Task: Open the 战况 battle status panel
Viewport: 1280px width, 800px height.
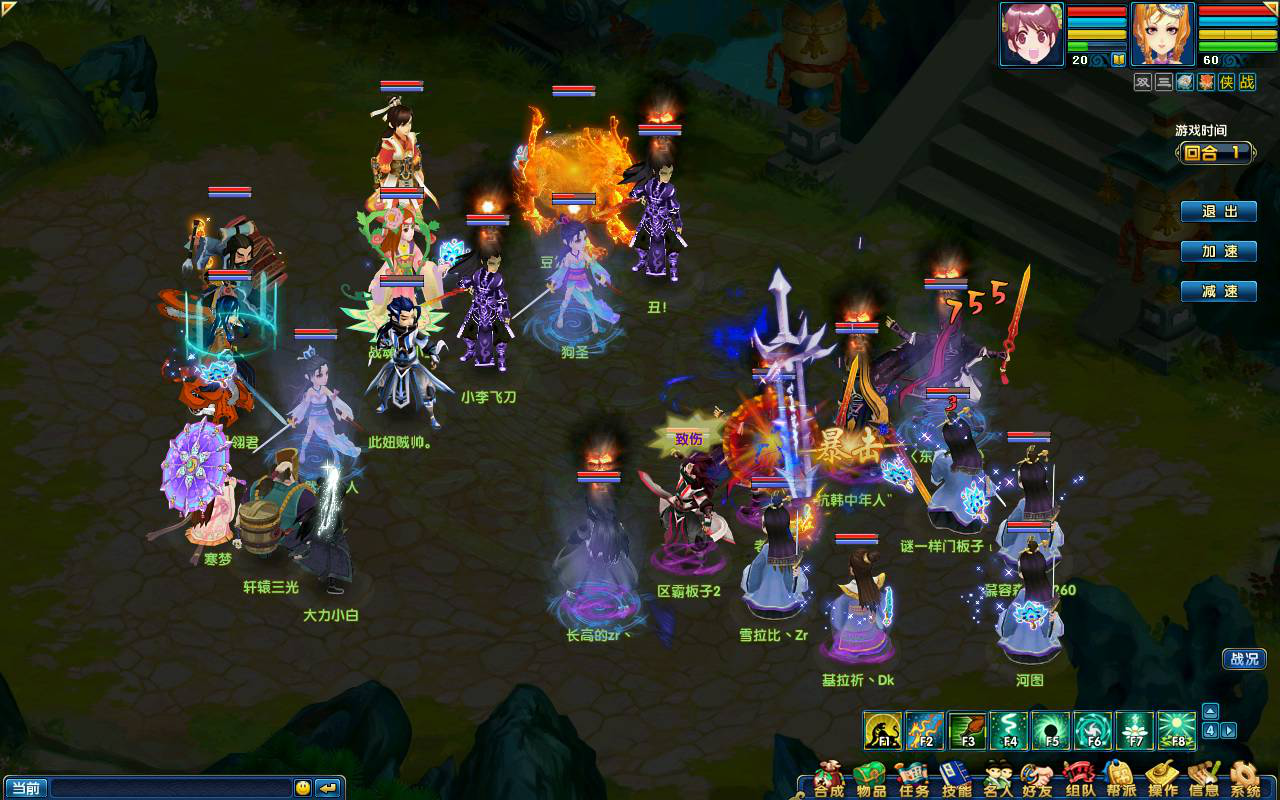Action: click(1244, 659)
